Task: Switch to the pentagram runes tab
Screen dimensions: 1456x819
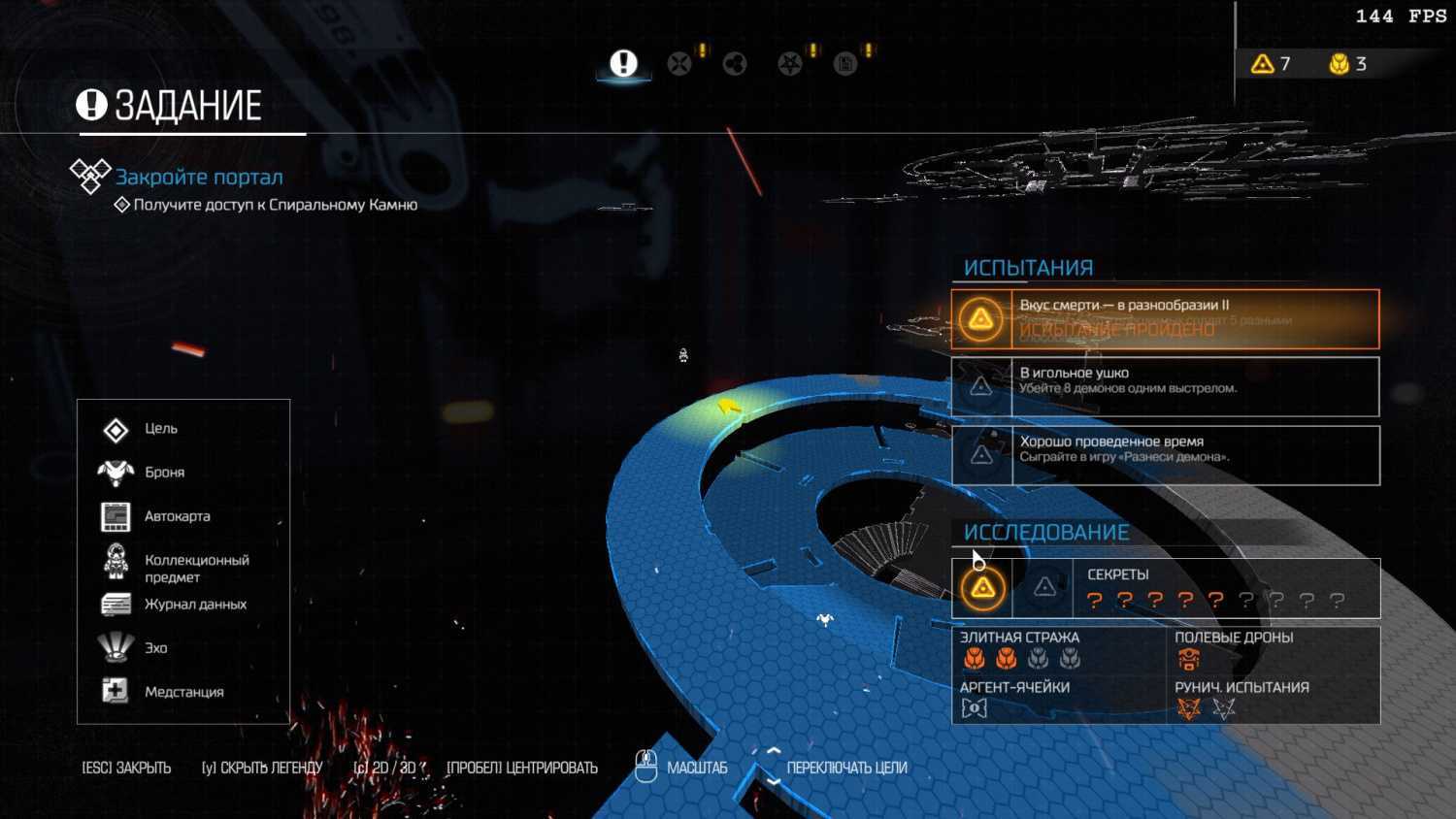Action: coord(790,64)
